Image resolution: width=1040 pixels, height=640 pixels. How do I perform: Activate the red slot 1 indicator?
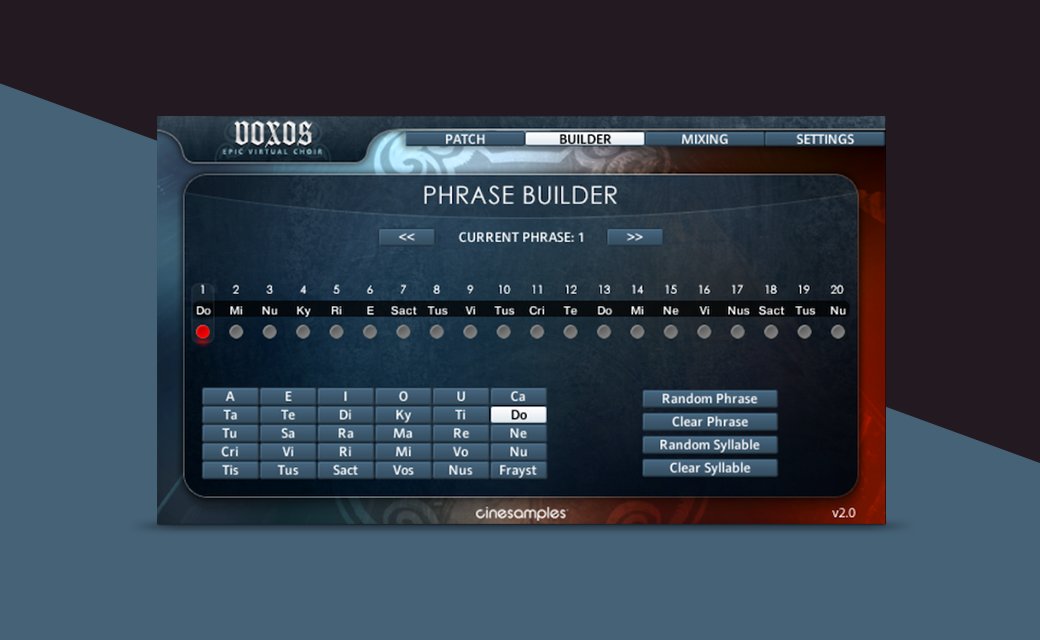[x=203, y=332]
